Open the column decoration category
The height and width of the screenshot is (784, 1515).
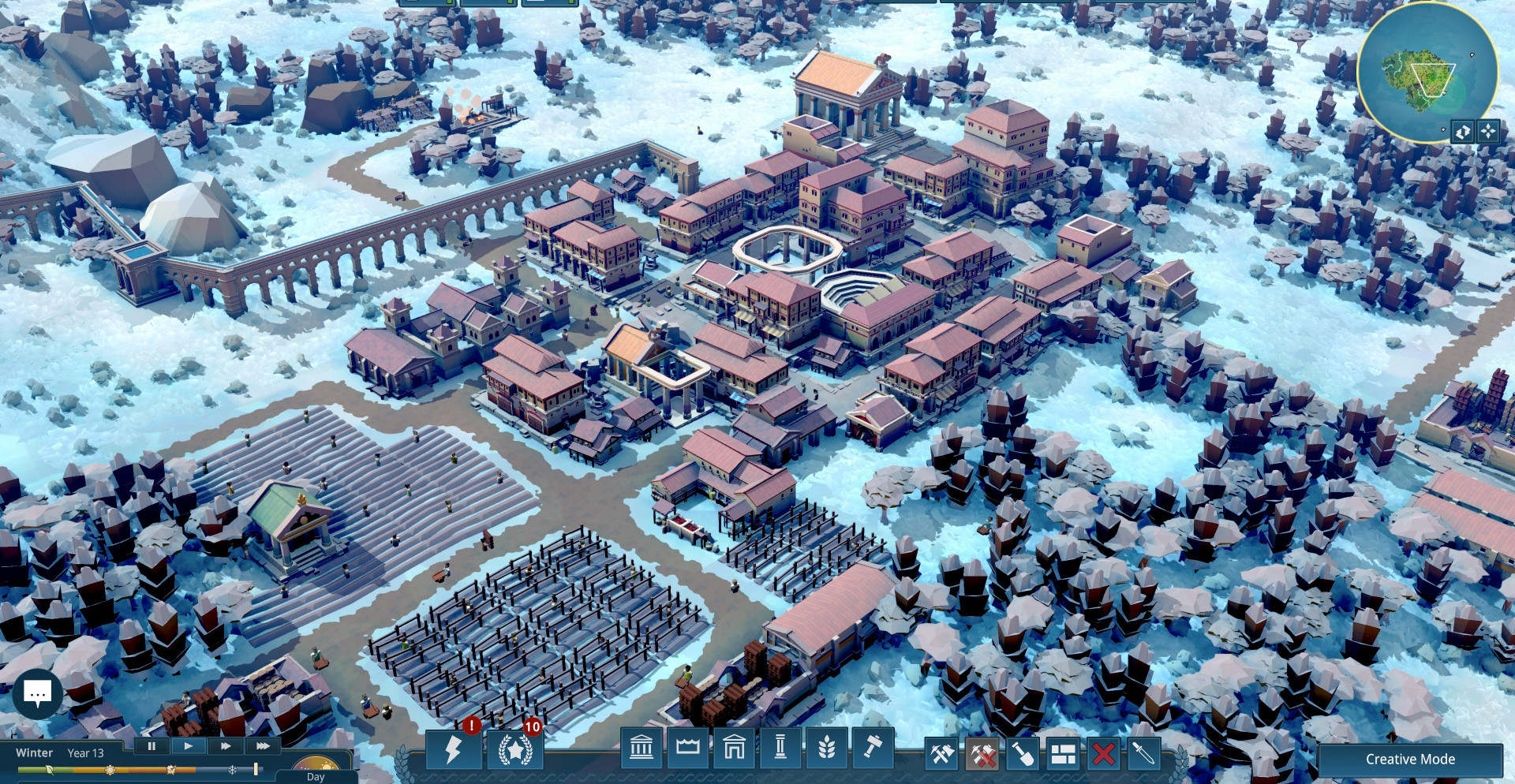(780, 747)
